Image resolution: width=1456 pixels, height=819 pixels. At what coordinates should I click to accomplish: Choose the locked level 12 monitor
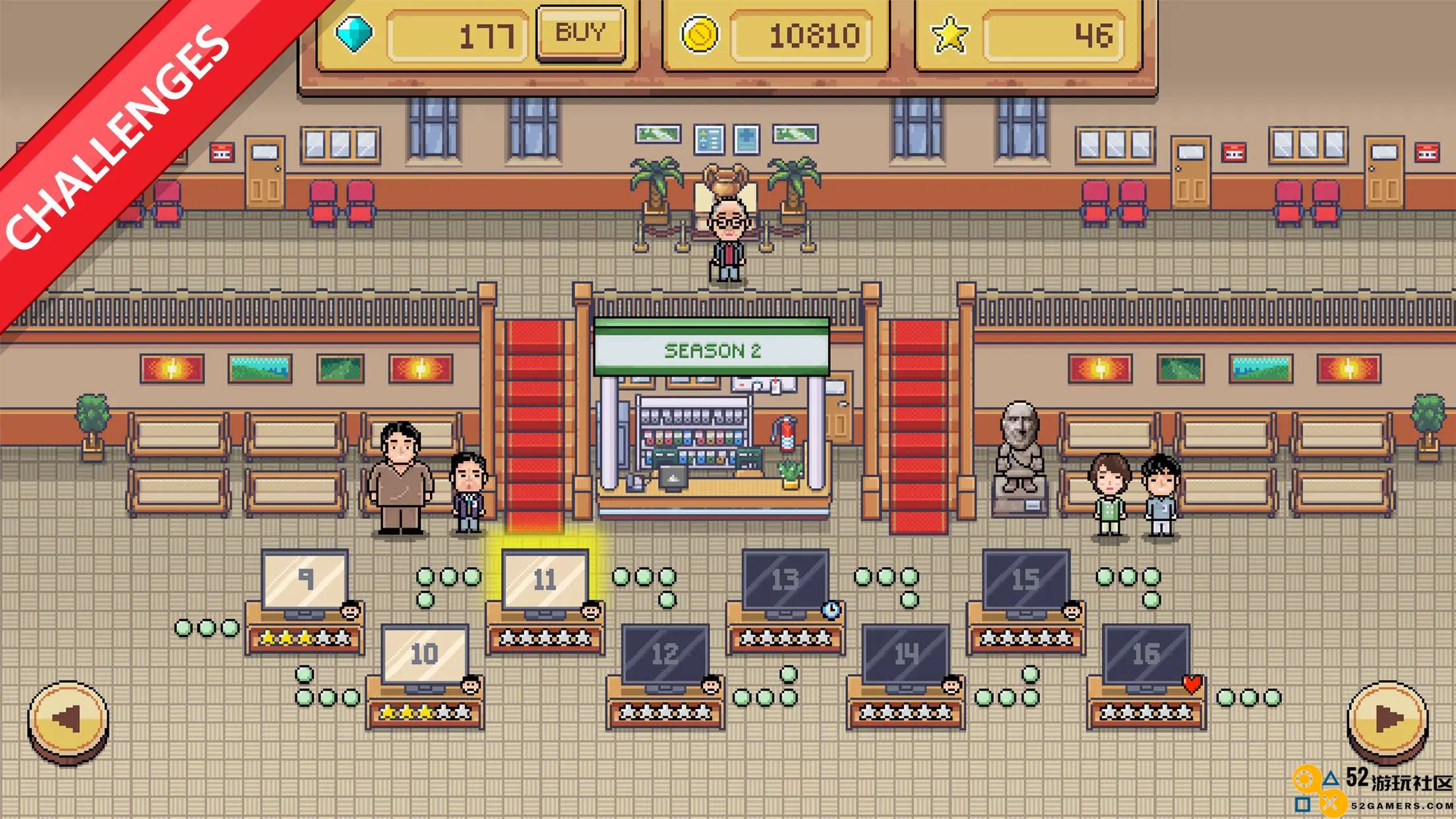point(665,655)
